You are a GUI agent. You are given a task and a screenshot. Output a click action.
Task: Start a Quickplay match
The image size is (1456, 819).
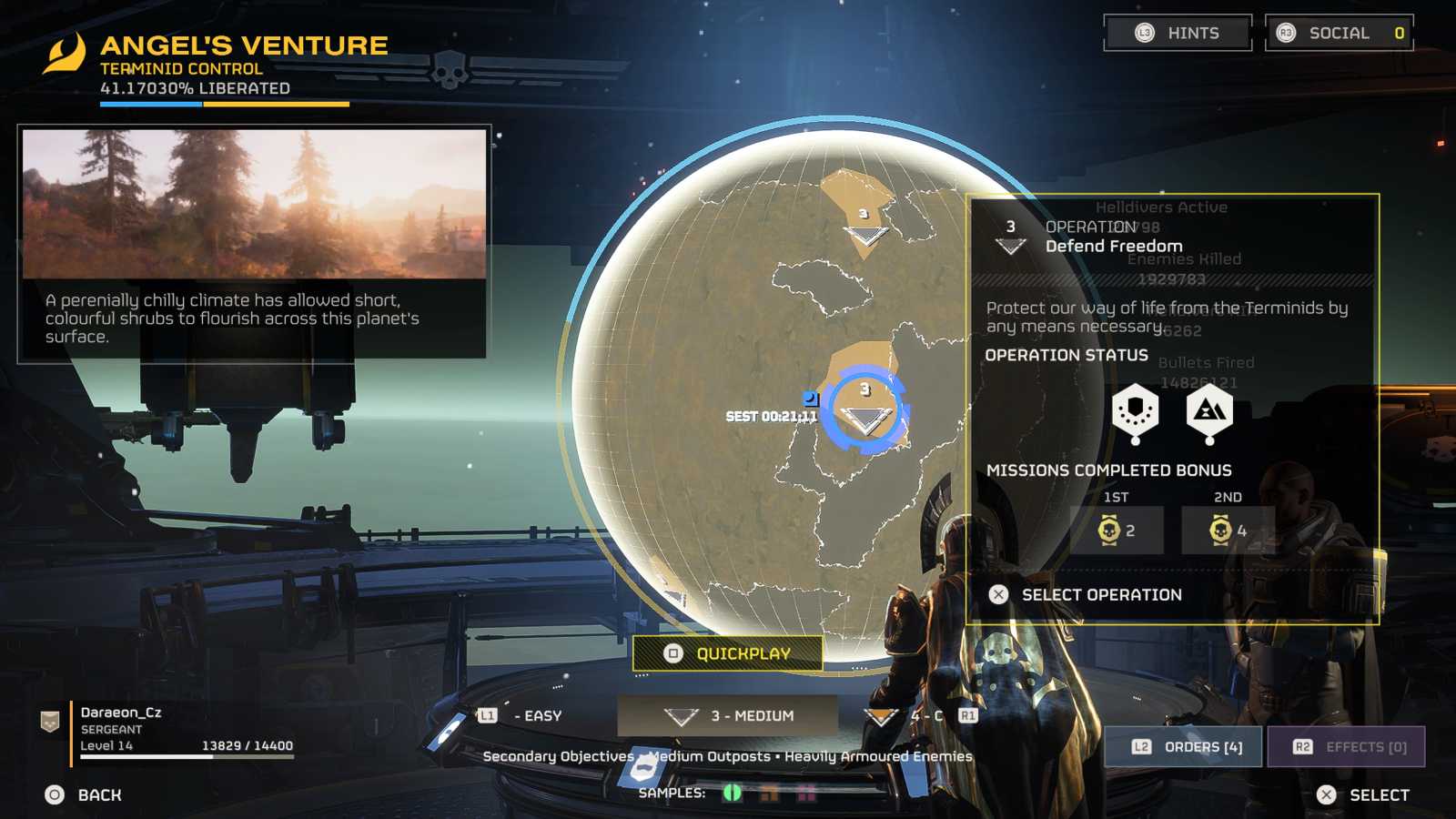[x=728, y=653]
